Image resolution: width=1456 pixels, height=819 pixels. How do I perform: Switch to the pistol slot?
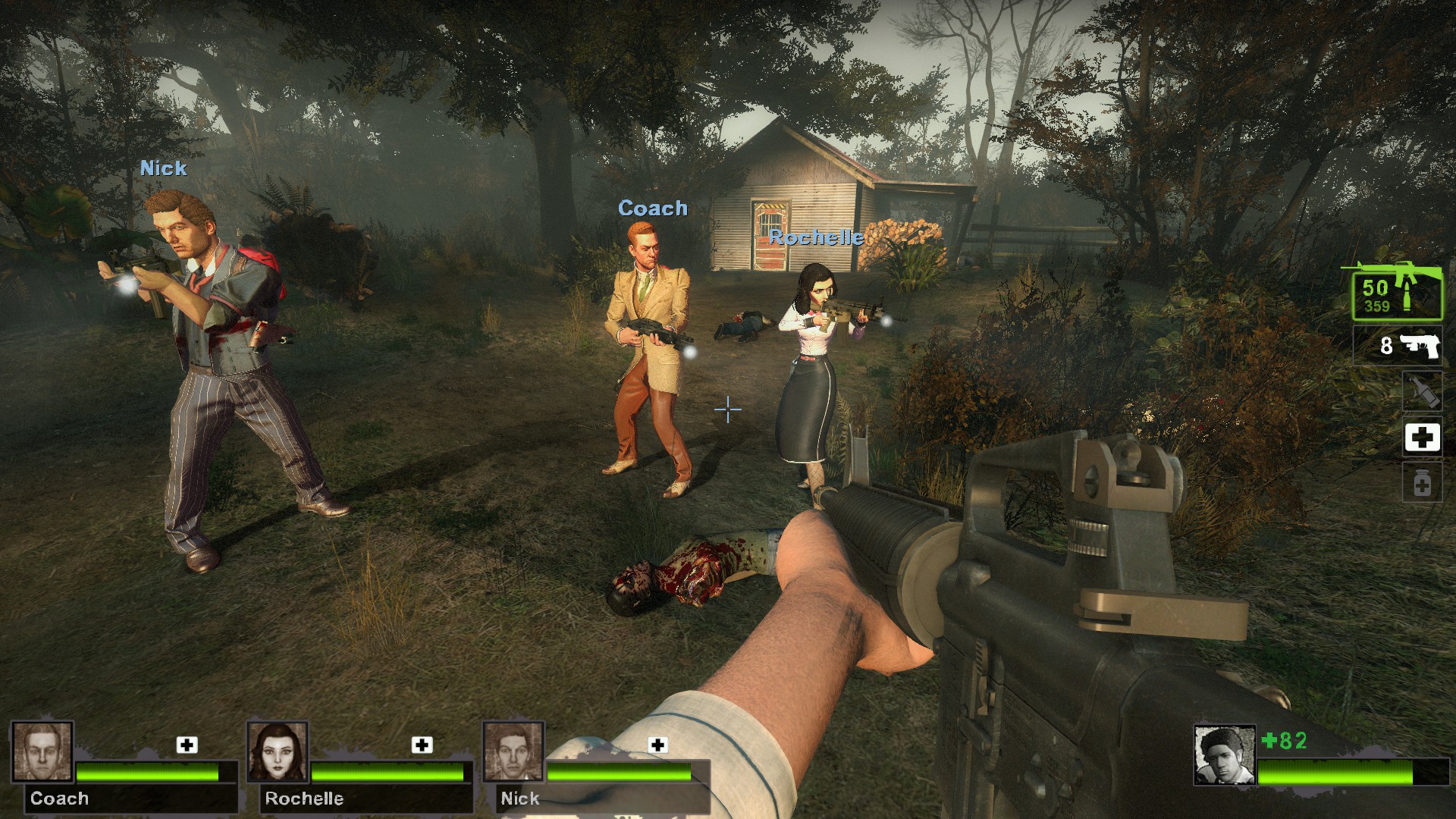[1398, 347]
